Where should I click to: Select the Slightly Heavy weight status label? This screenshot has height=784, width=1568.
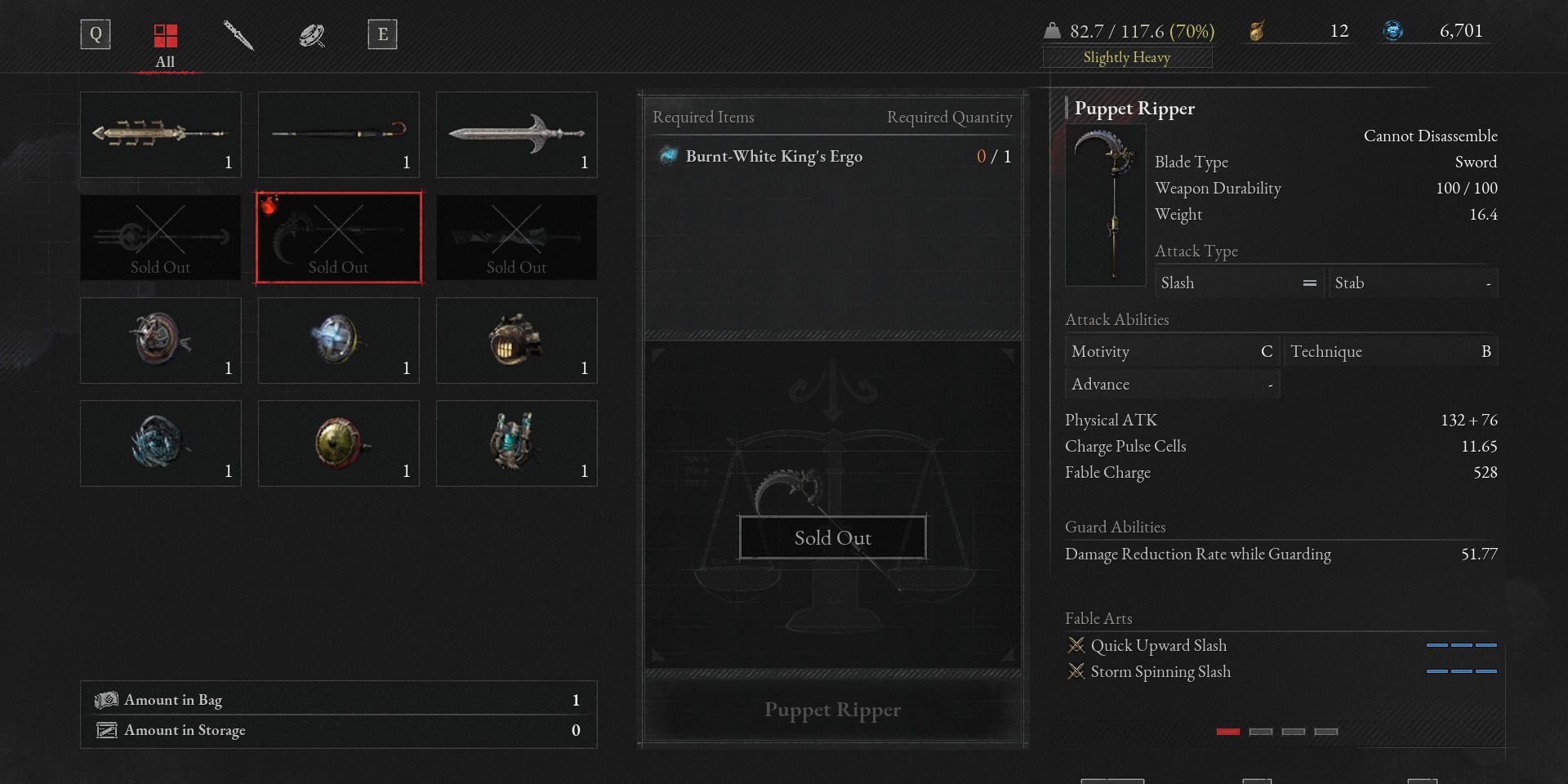[x=1127, y=57]
